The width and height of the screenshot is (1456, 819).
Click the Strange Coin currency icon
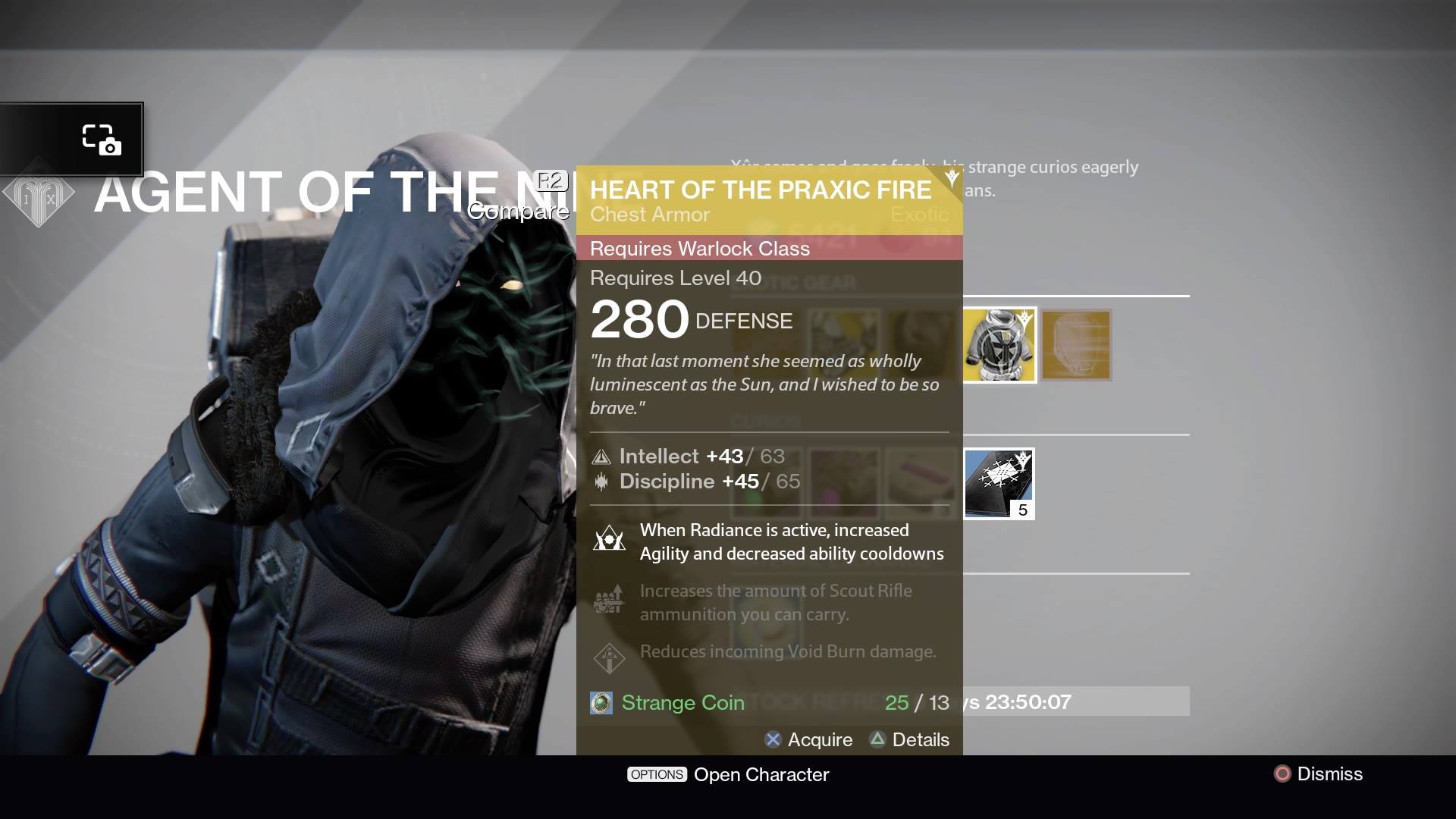tap(601, 703)
